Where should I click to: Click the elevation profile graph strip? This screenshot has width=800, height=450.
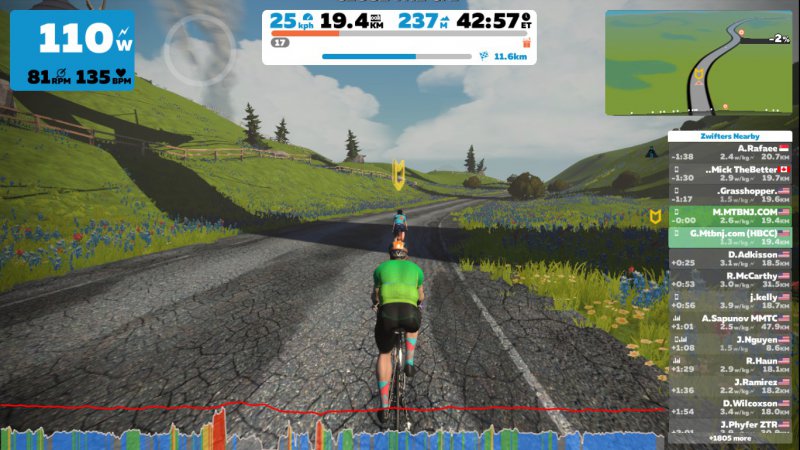(330, 428)
